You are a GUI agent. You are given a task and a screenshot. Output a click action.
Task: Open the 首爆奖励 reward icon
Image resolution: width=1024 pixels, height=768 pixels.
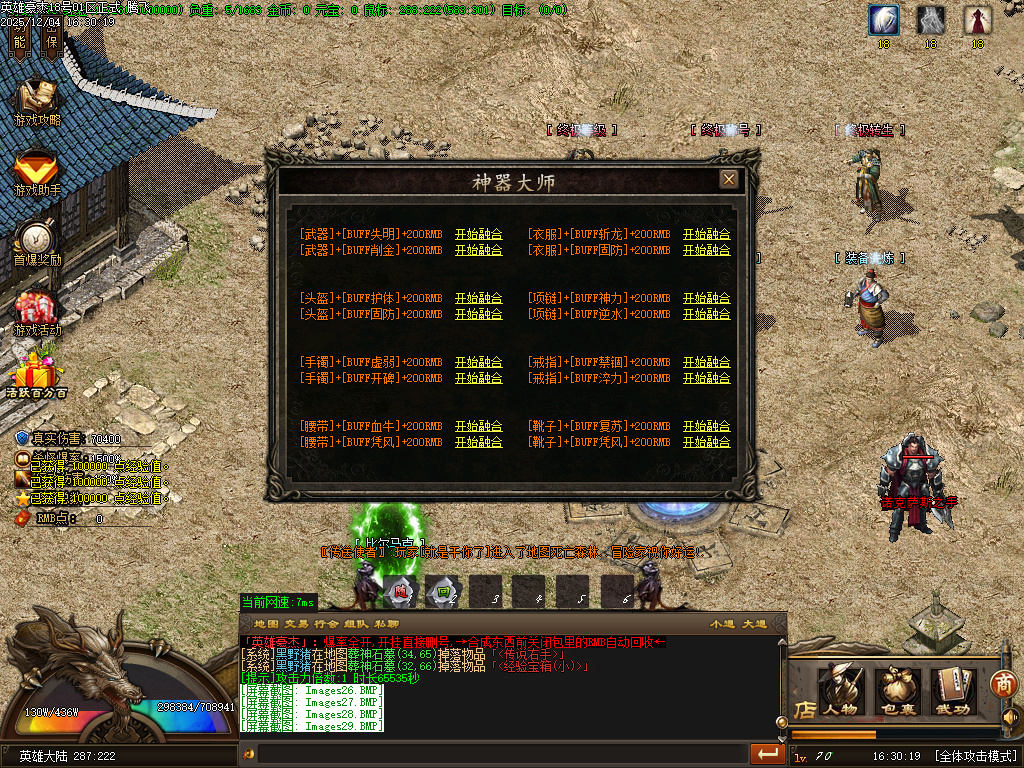point(37,242)
